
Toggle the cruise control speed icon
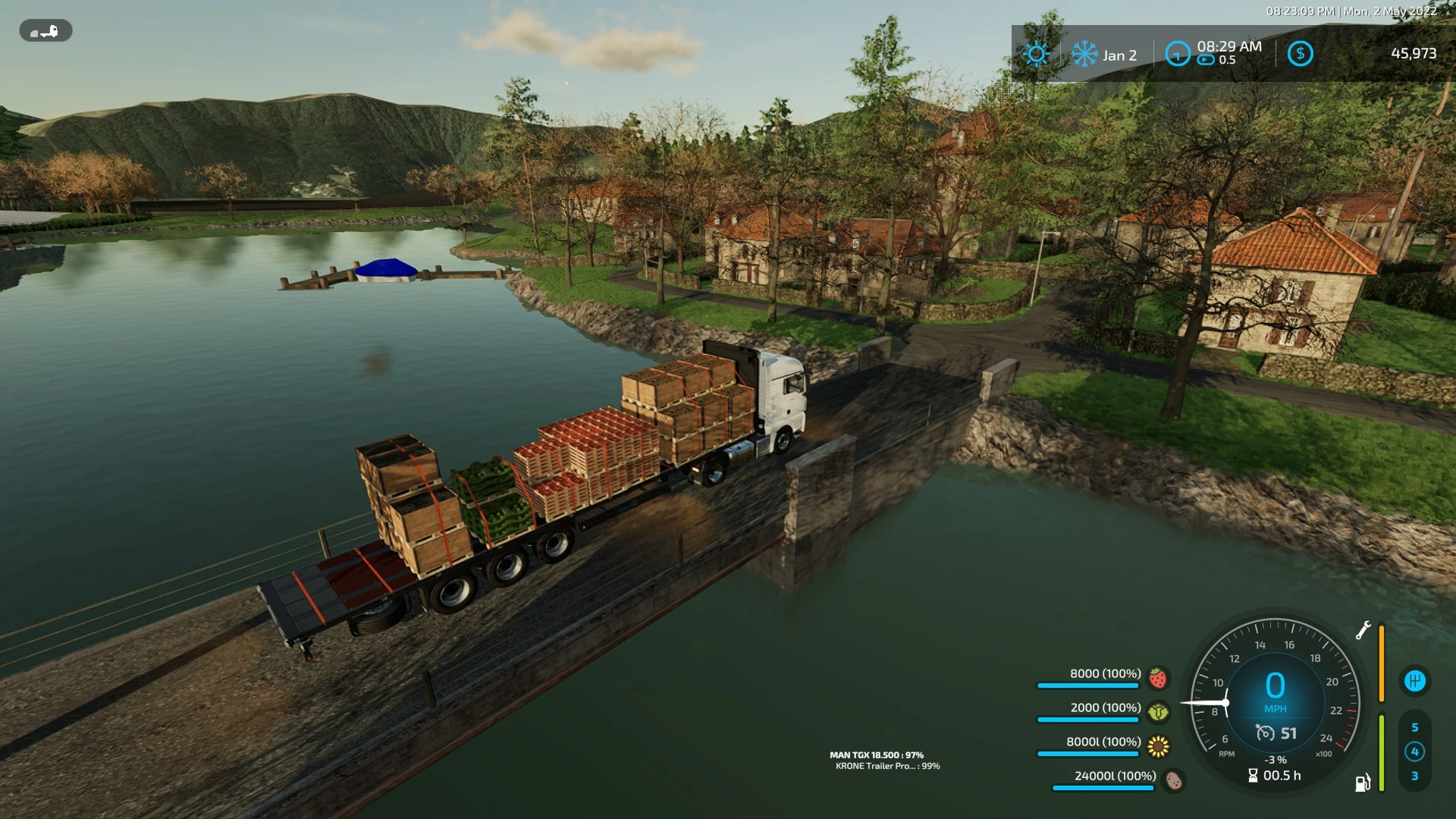[1265, 733]
